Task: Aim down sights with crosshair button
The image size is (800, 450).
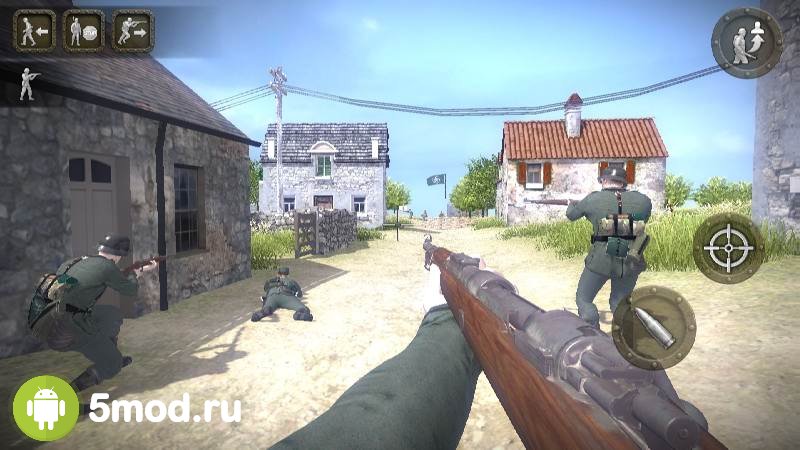Action: click(x=728, y=247)
